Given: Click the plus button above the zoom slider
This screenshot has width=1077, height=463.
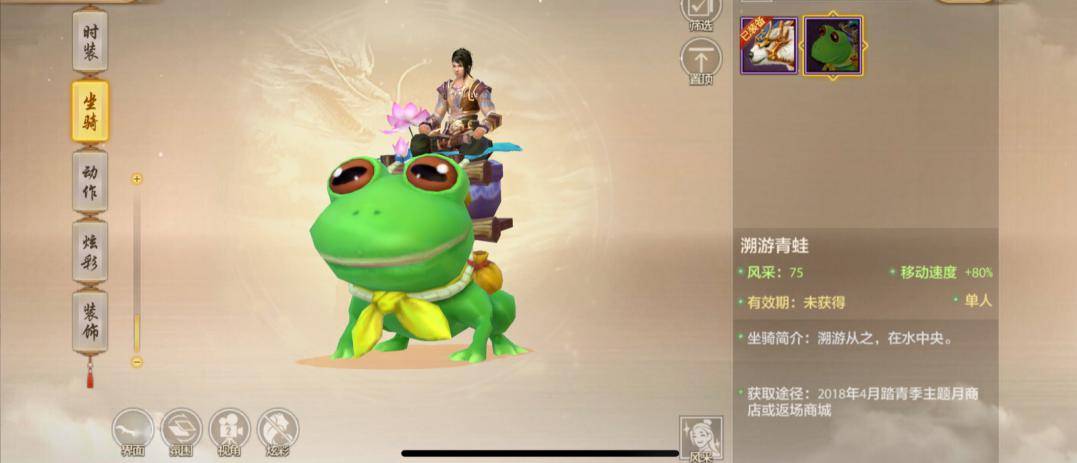Looking at the screenshot, I should tap(137, 179).
